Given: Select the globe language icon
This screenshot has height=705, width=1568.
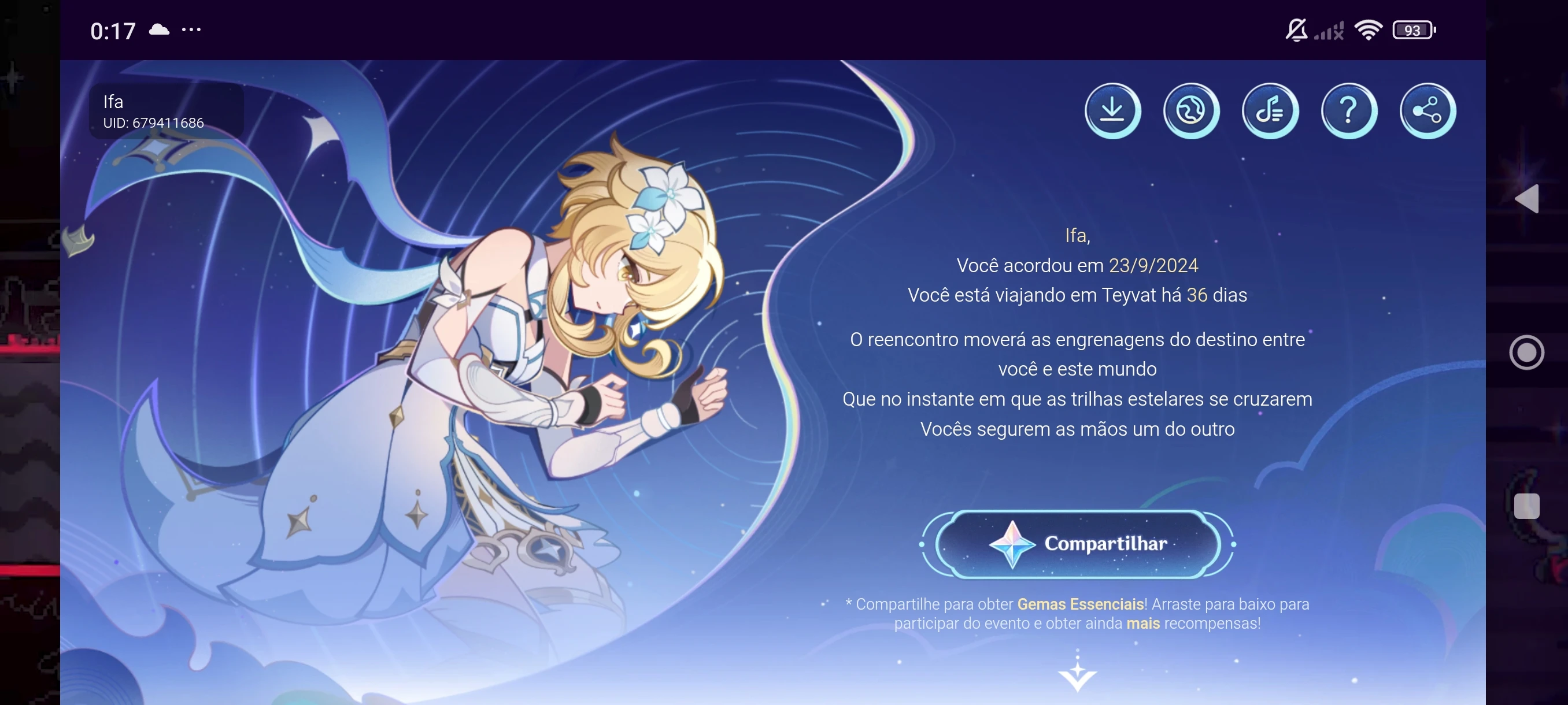Looking at the screenshot, I should coord(1191,110).
